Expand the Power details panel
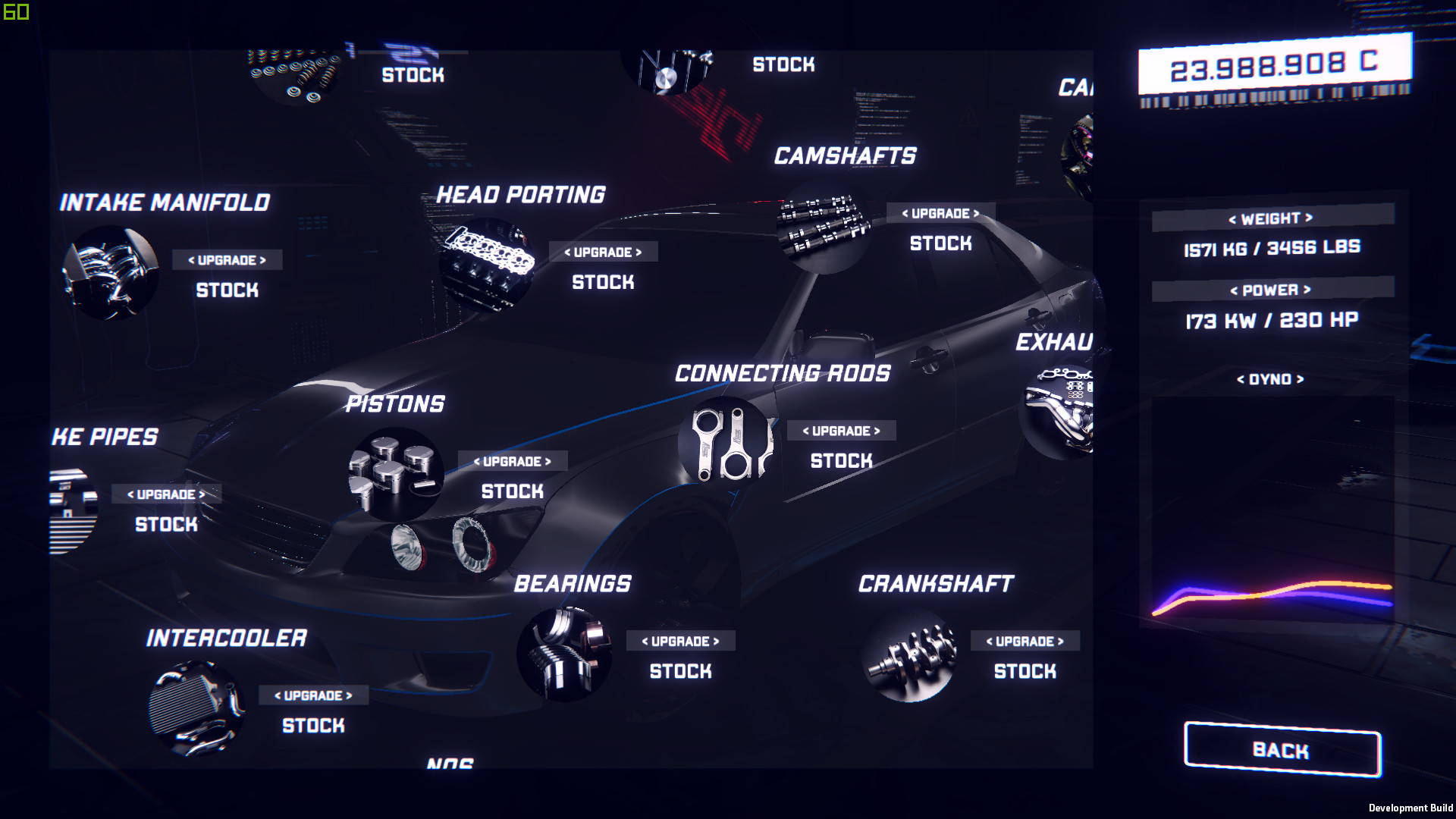This screenshot has width=1456, height=819. click(x=1272, y=289)
